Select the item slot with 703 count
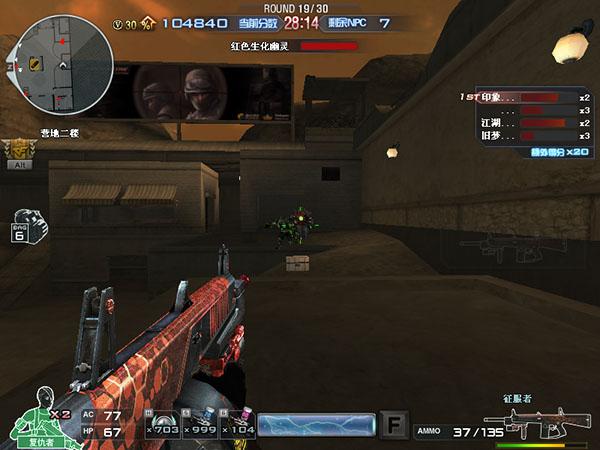Image resolution: width=600 pixels, height=450 pixels. click(160, 425)
